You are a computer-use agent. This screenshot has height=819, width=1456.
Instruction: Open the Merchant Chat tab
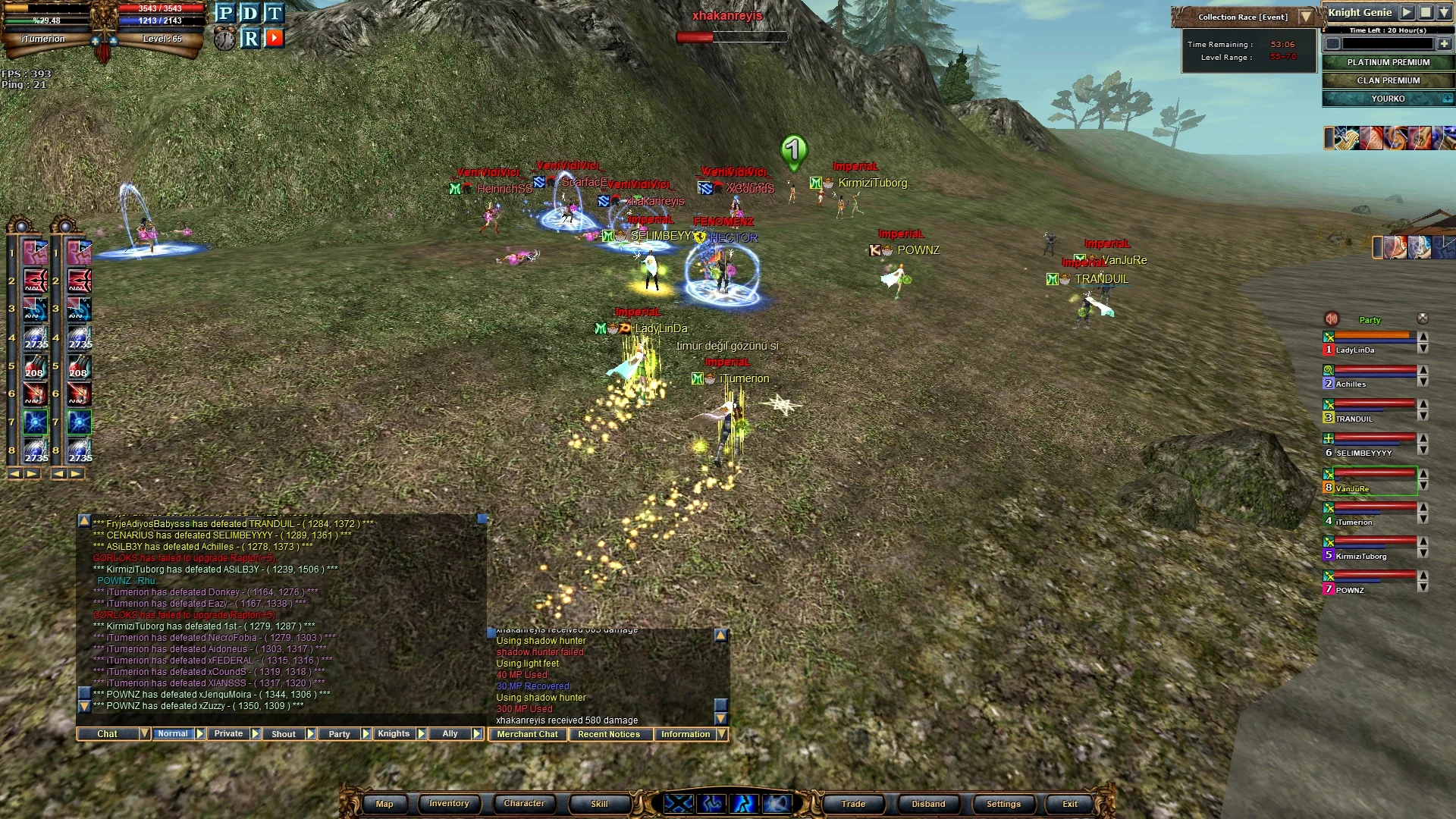click(x=527, y=734)
